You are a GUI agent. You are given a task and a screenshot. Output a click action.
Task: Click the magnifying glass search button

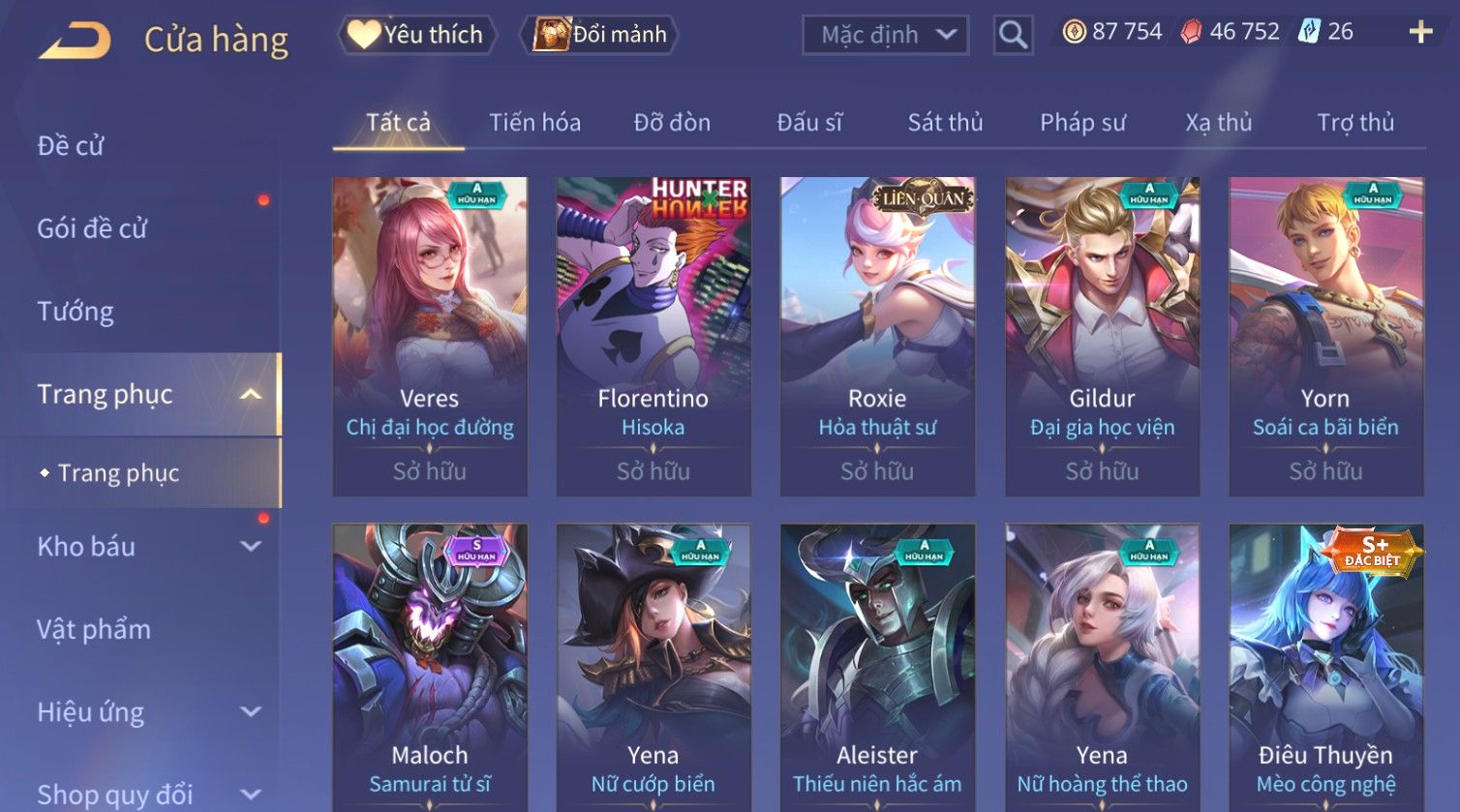[x=1013, y=35]
